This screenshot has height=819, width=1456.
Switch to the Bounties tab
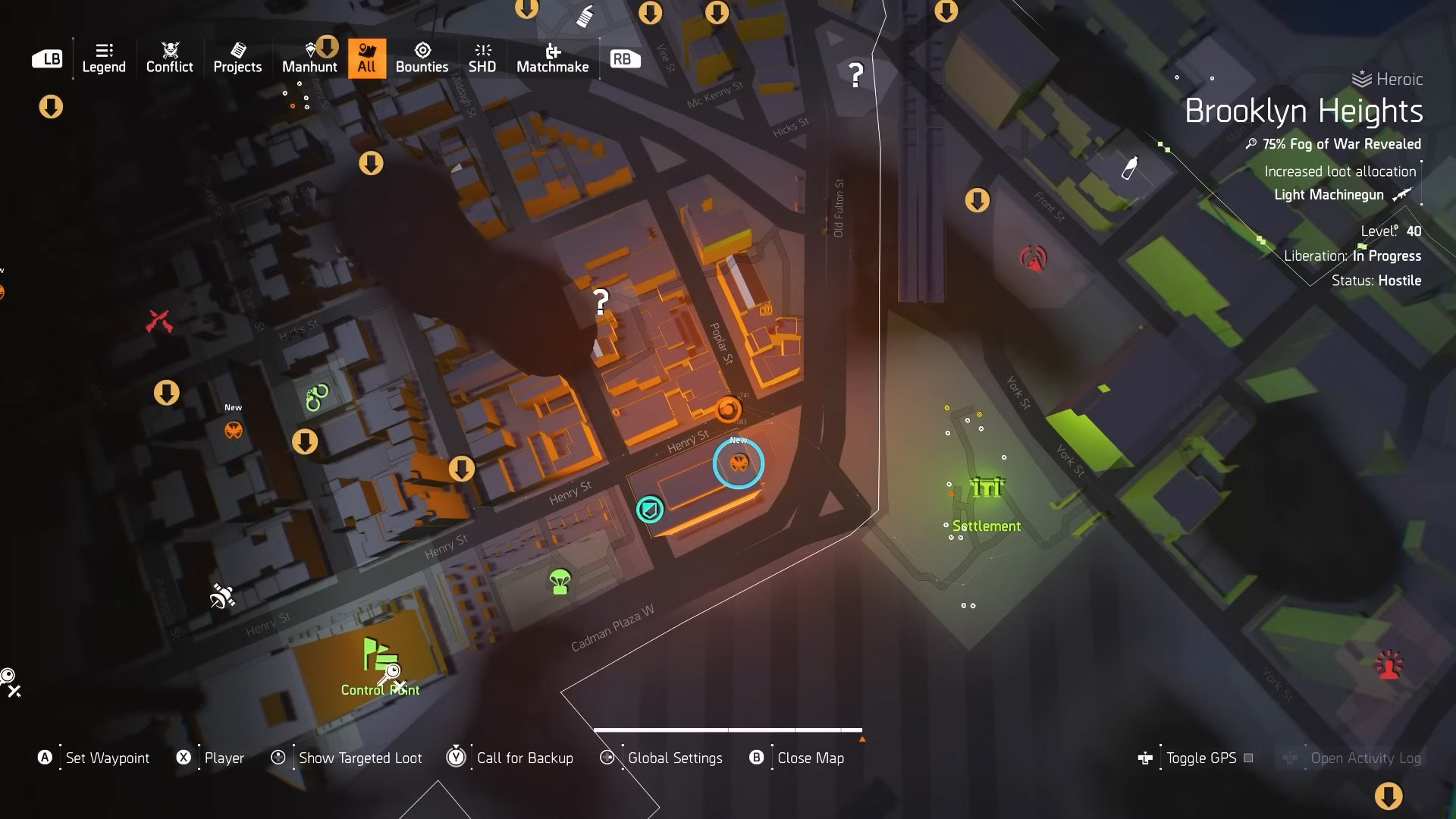(x=422, y=58)
